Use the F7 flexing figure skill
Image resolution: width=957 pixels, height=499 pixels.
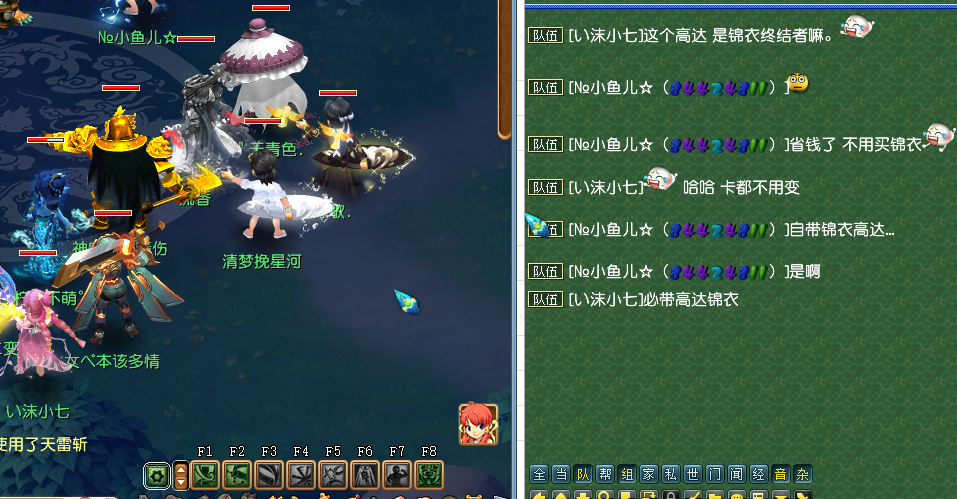(x=397, y=475)
